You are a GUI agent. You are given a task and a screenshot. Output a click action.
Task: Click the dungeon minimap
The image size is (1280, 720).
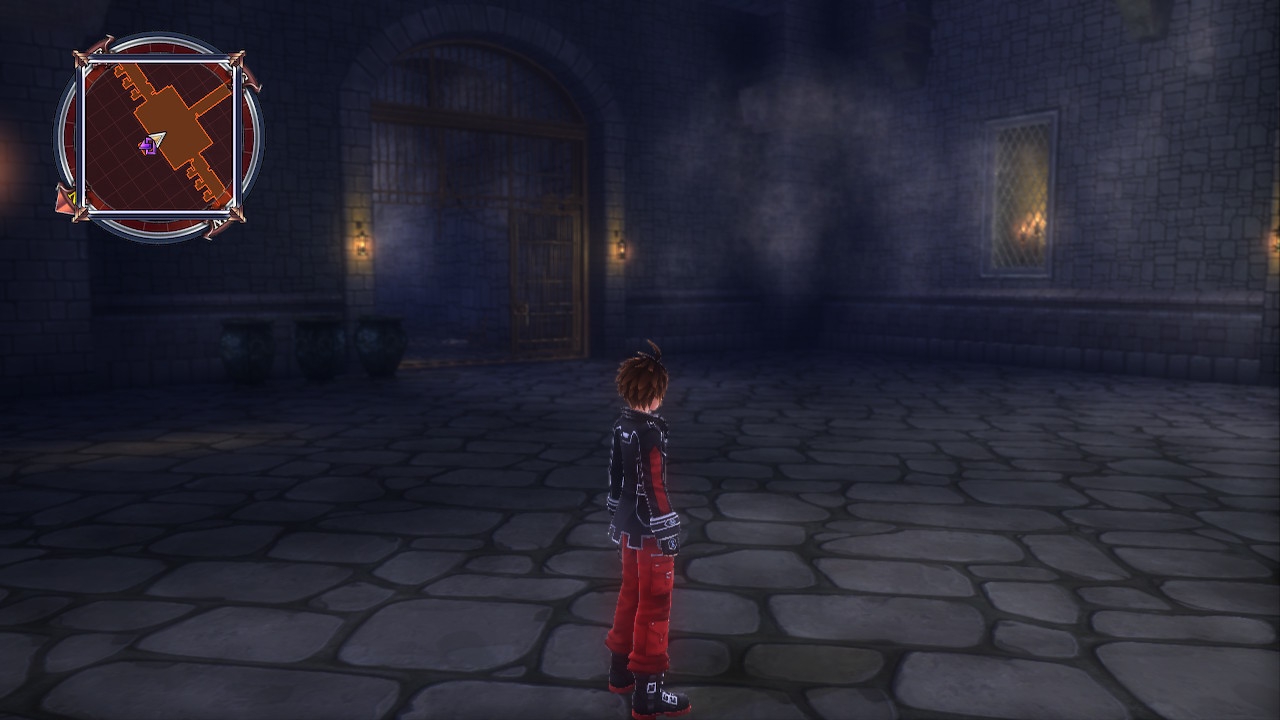158,137
